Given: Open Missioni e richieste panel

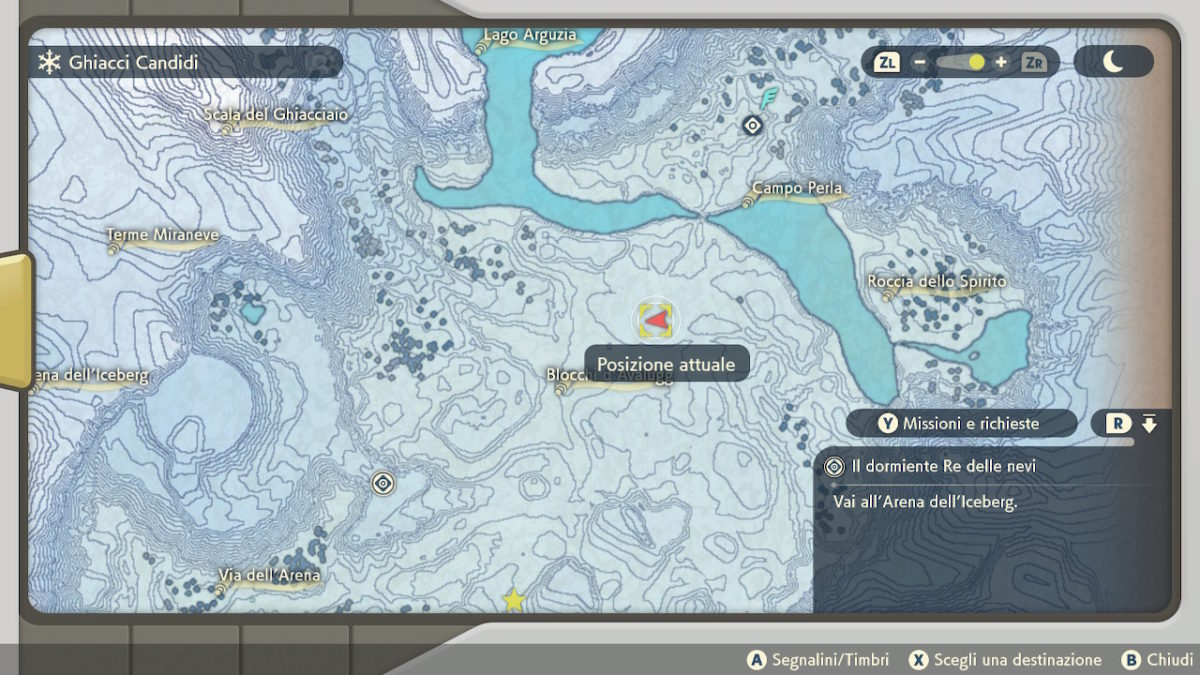Looking at the screenshot, I should point(960,424).
